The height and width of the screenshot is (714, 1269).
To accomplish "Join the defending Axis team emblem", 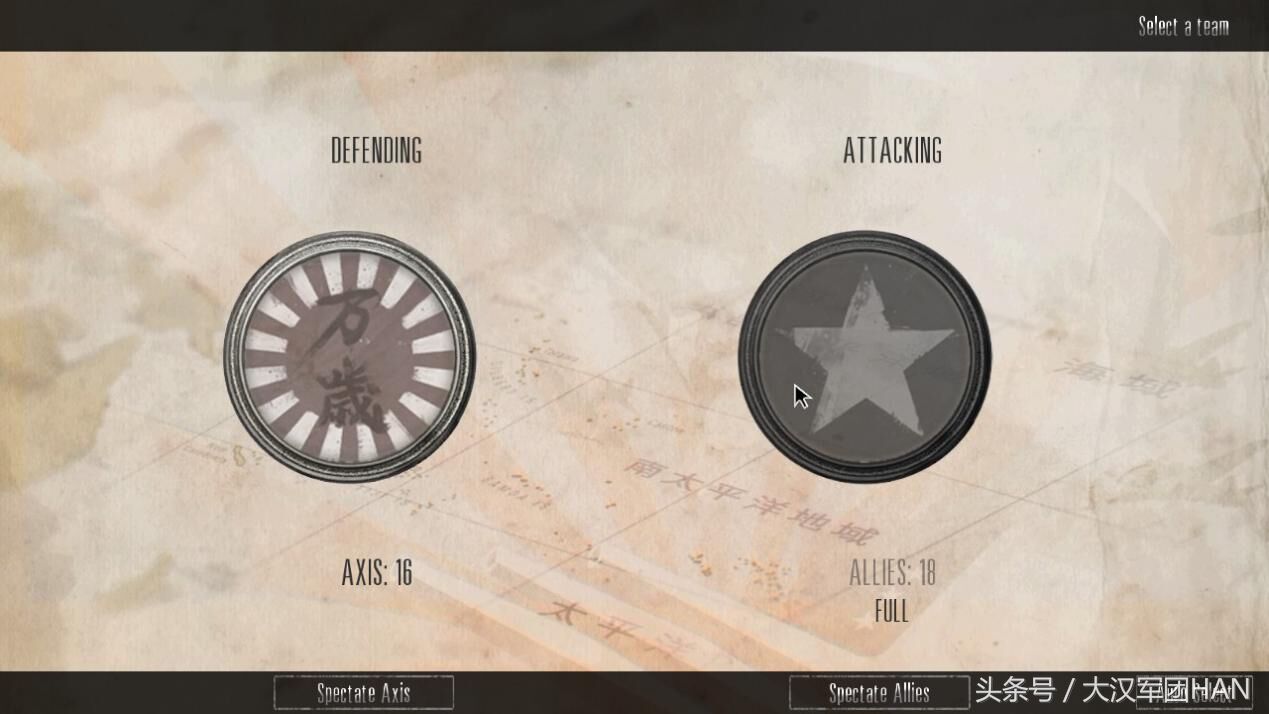I will click(349, 357).
